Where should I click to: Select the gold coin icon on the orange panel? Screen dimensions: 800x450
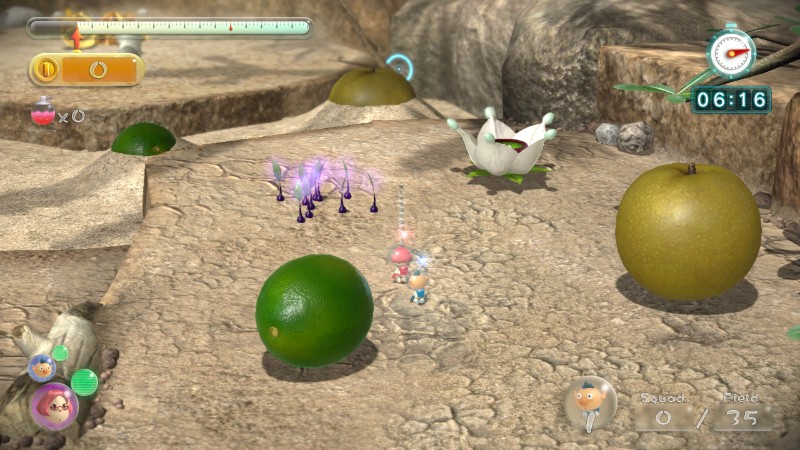pyautogui.click(x=46, y=69)
